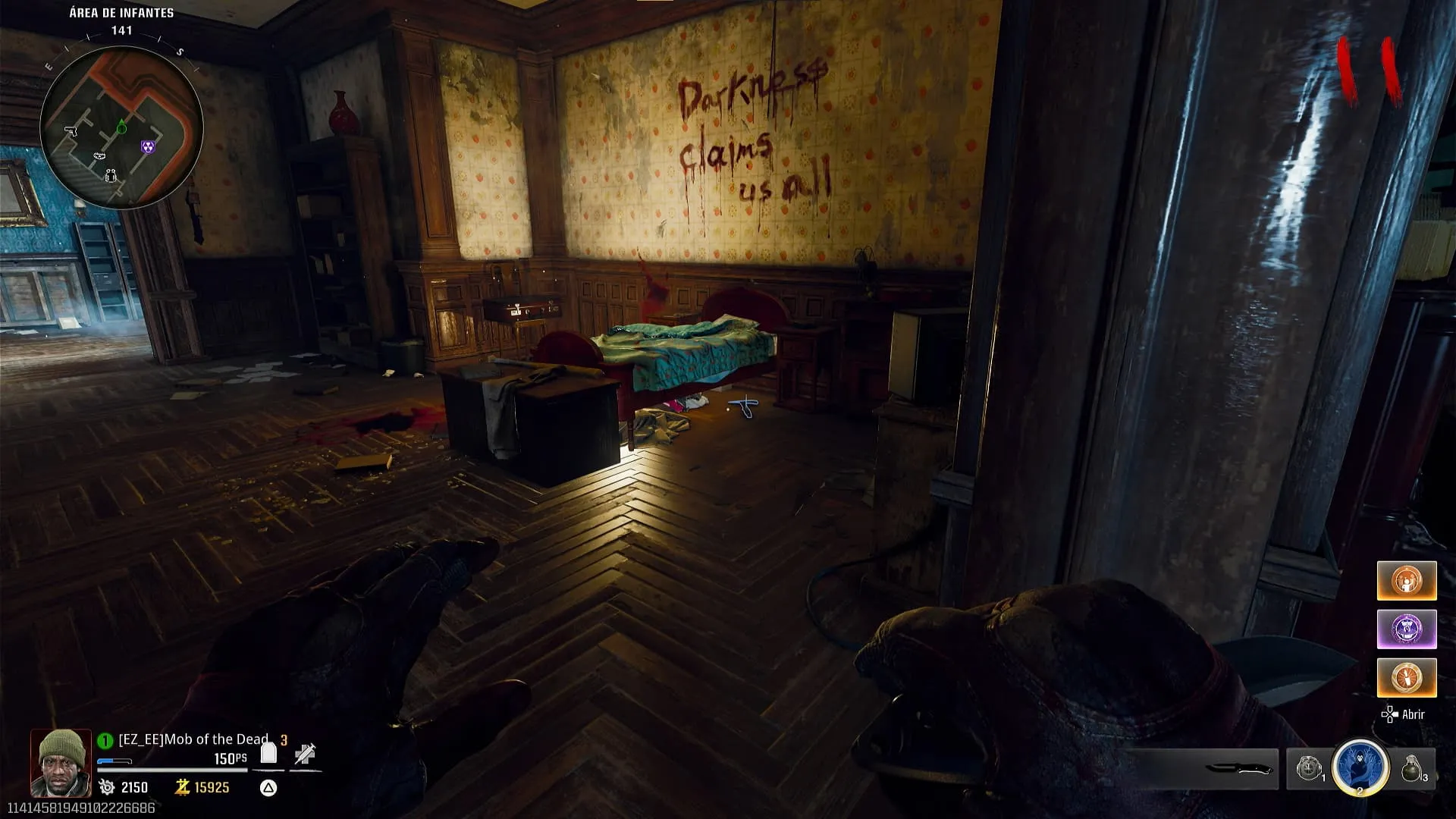Select the pistol marker on the minimap

pos(71,131)
